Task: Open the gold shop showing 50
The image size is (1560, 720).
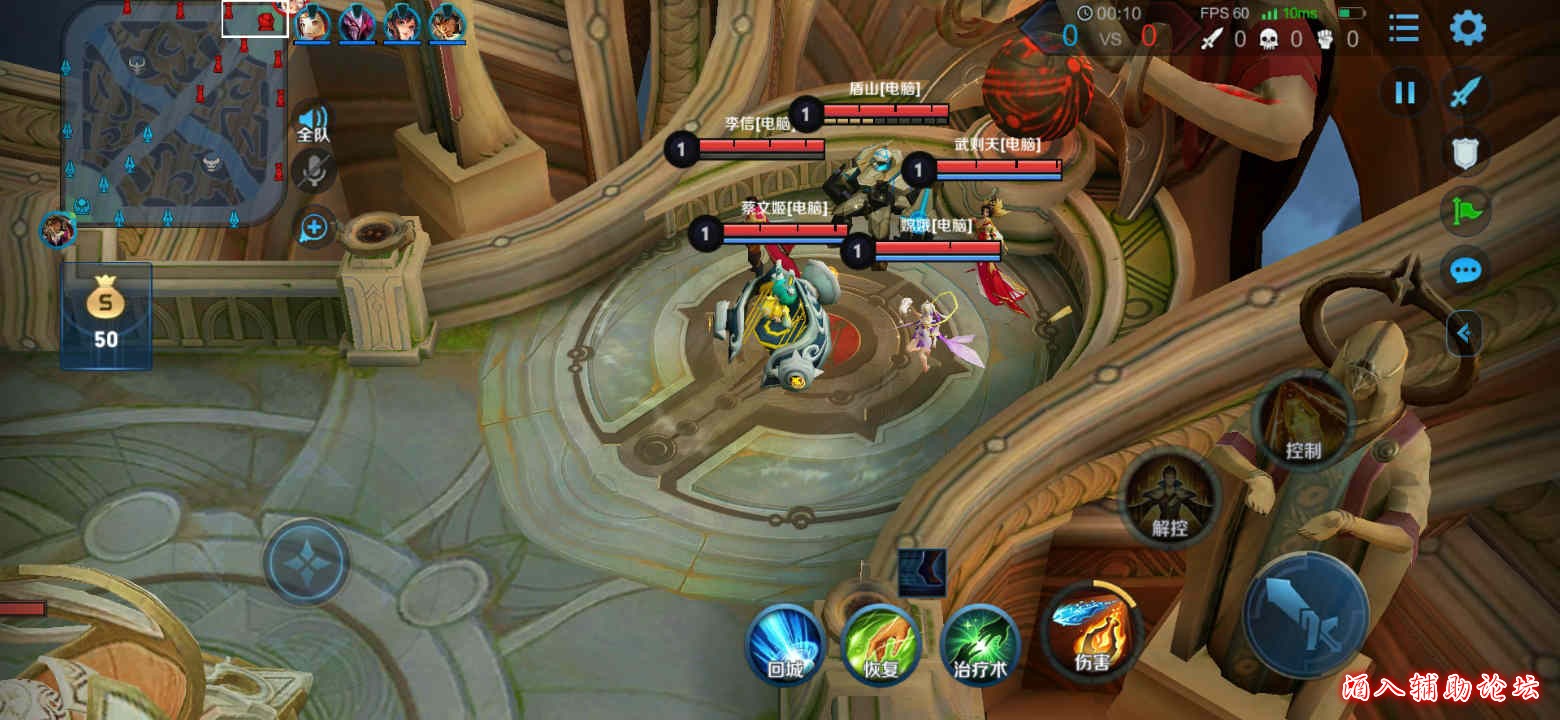Action: click(x=106, y=315)
